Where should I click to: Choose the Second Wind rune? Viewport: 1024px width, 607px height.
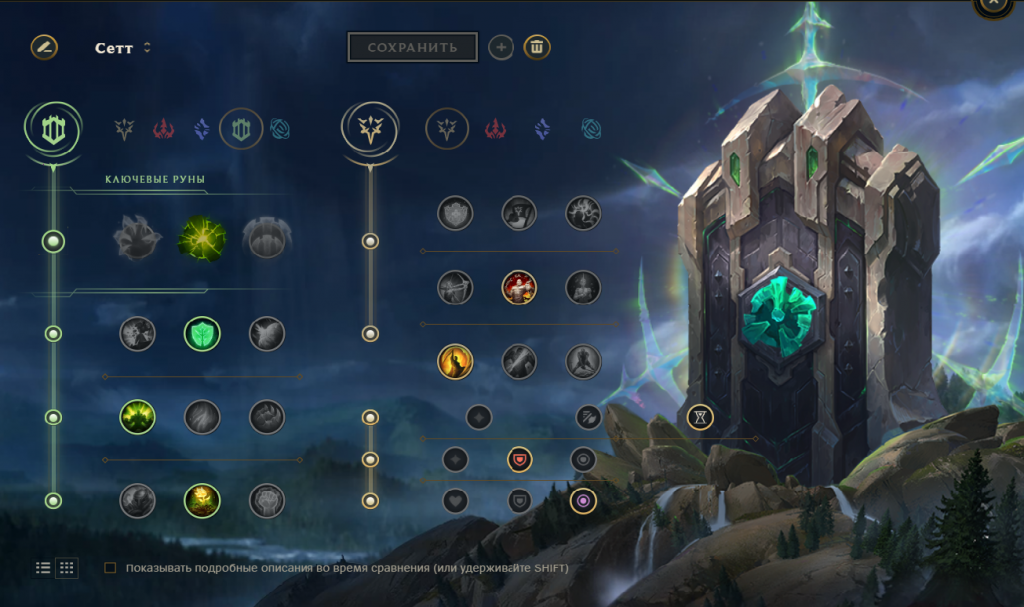pos(202,416)
